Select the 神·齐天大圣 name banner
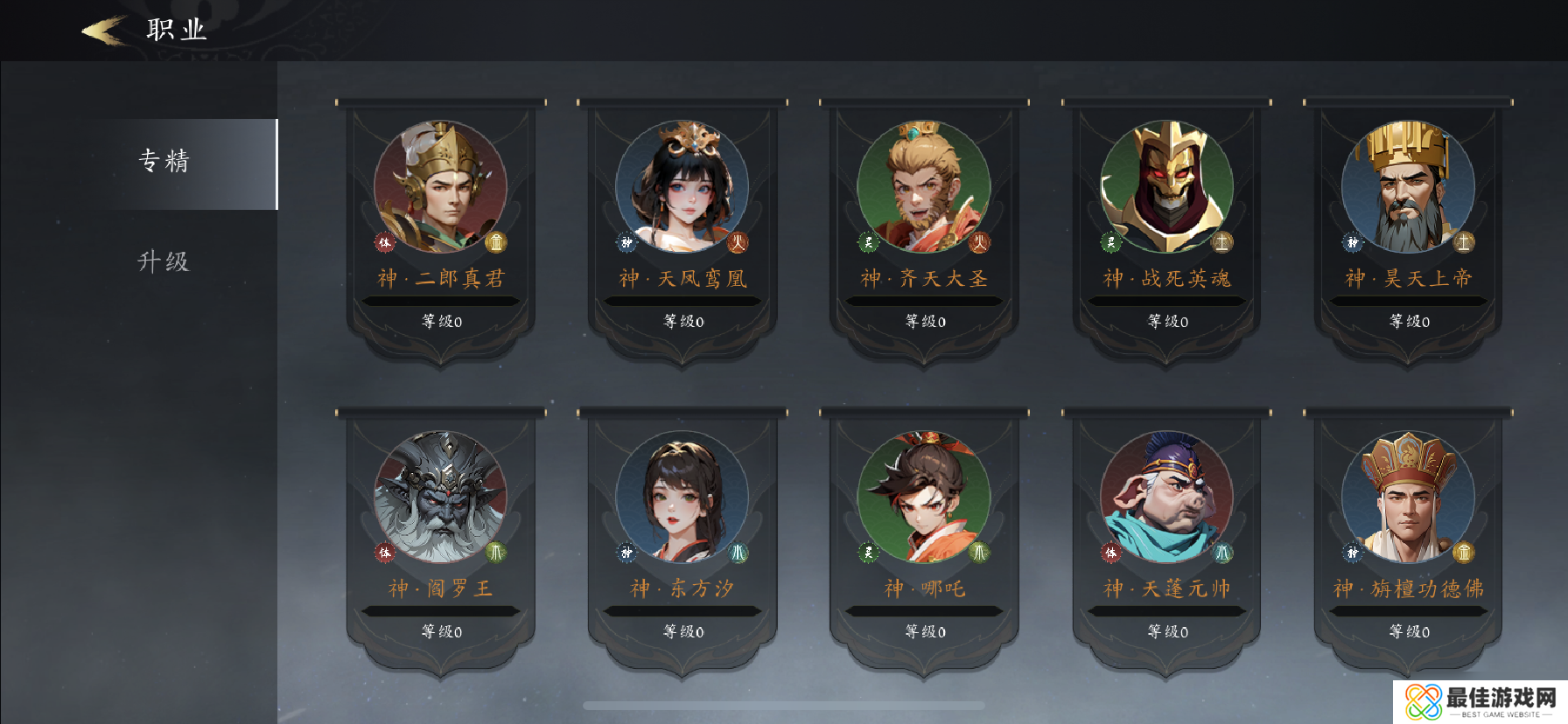This screenshot has height=724, width=1568. (x=923, y=278)
